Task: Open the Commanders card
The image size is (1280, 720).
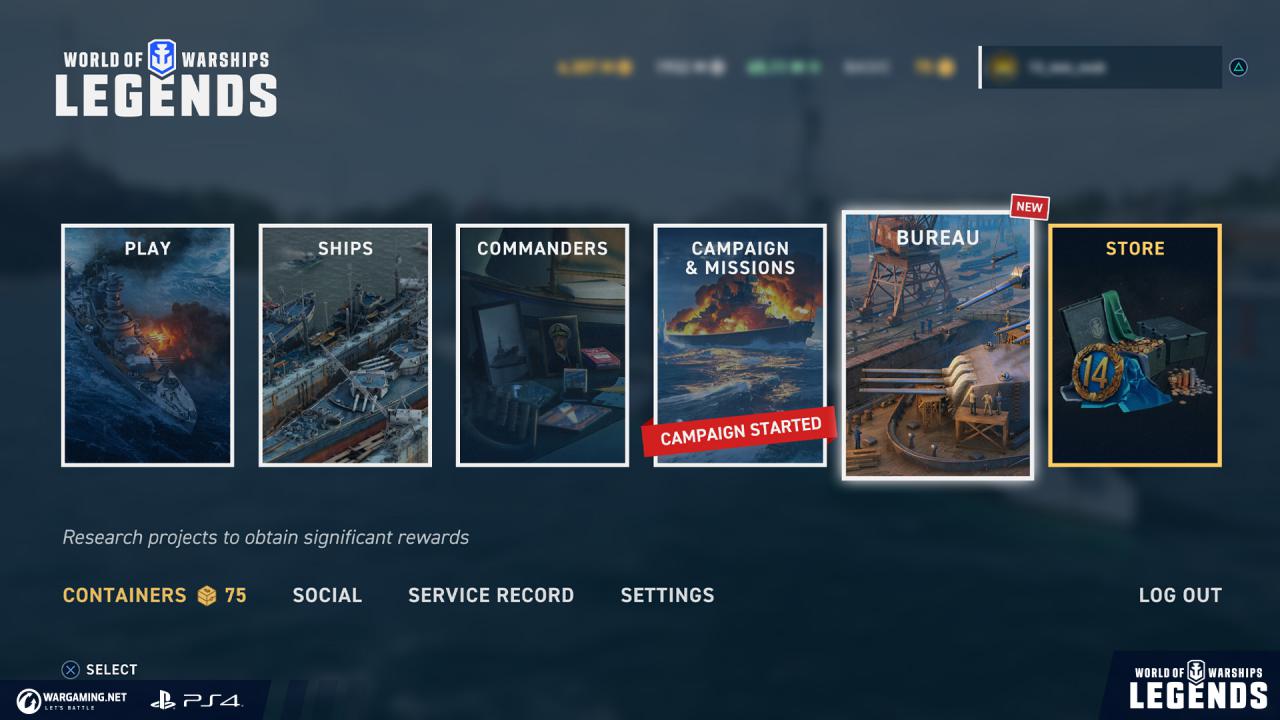Action: tap(542, 345)
